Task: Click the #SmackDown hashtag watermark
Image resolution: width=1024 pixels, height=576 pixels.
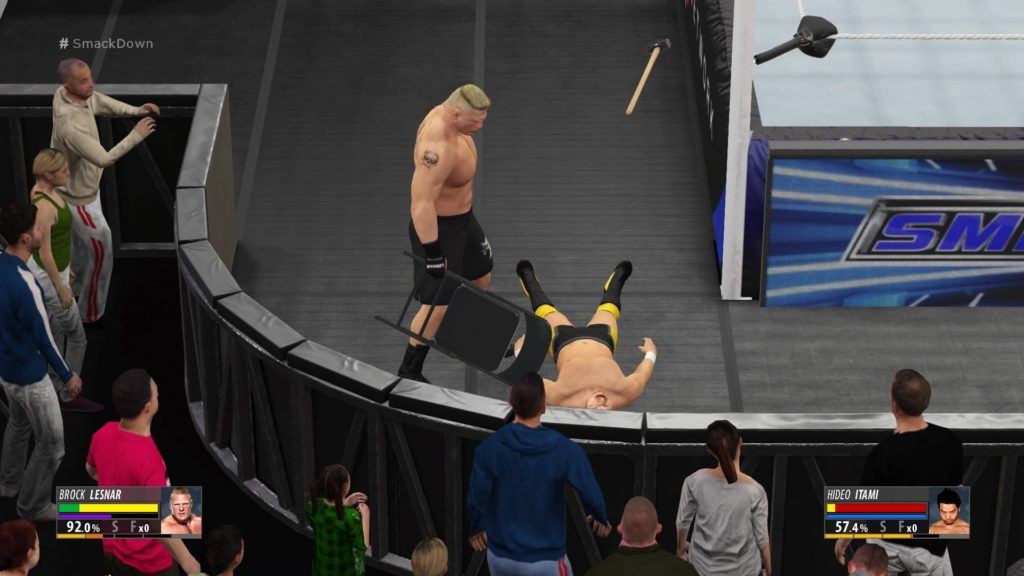Action: (x=105, y=44)
